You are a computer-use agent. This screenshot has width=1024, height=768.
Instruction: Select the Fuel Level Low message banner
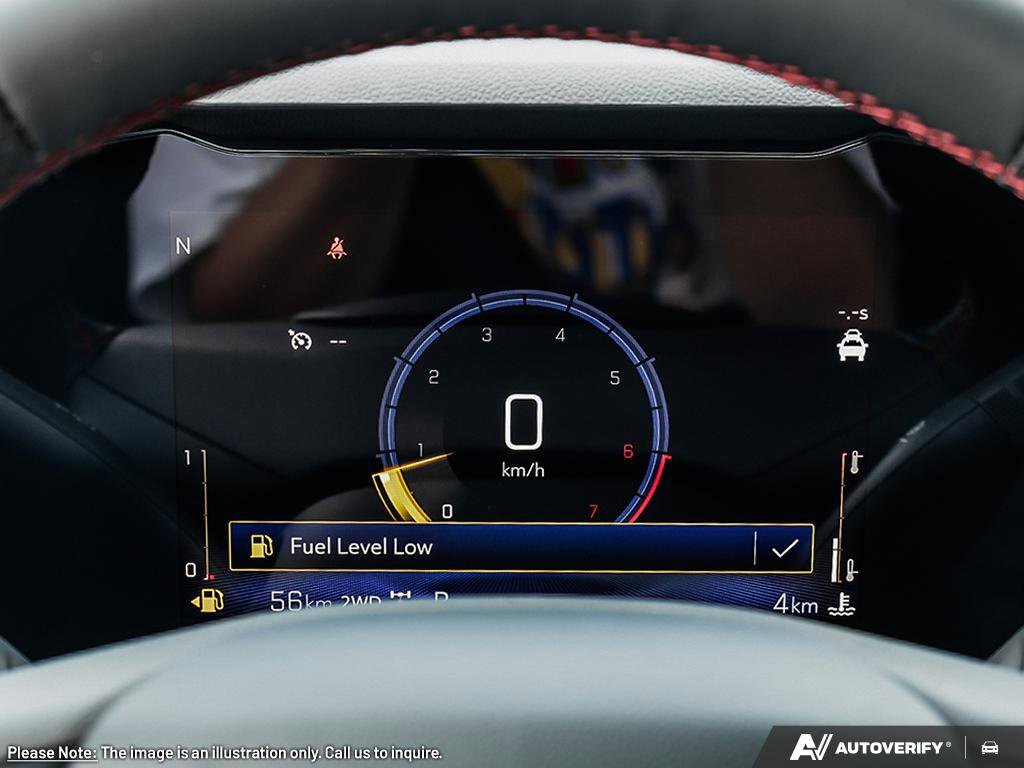(490, 547)
